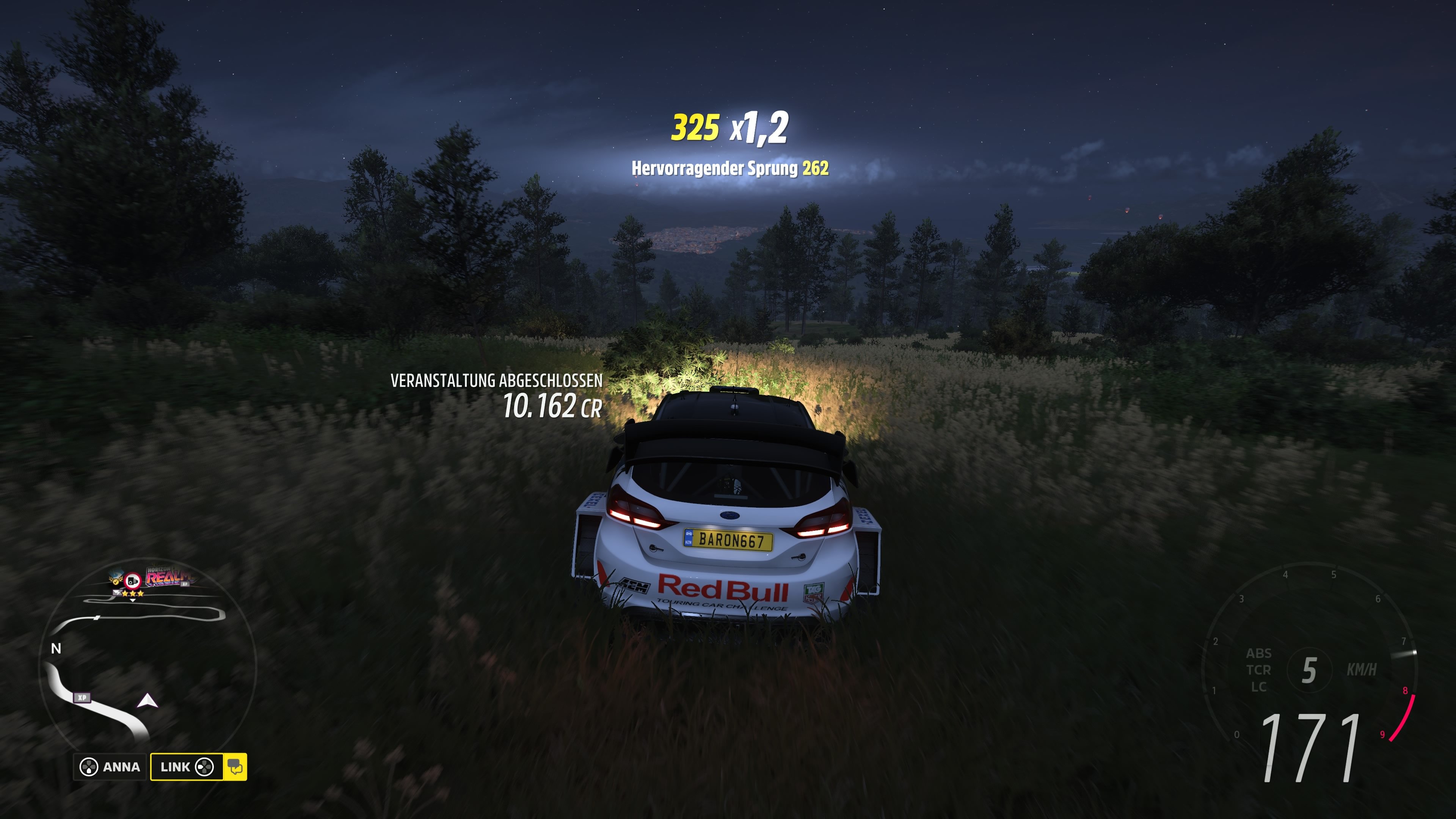Click the XP bonus board marker on the minimap

(83, 698)
